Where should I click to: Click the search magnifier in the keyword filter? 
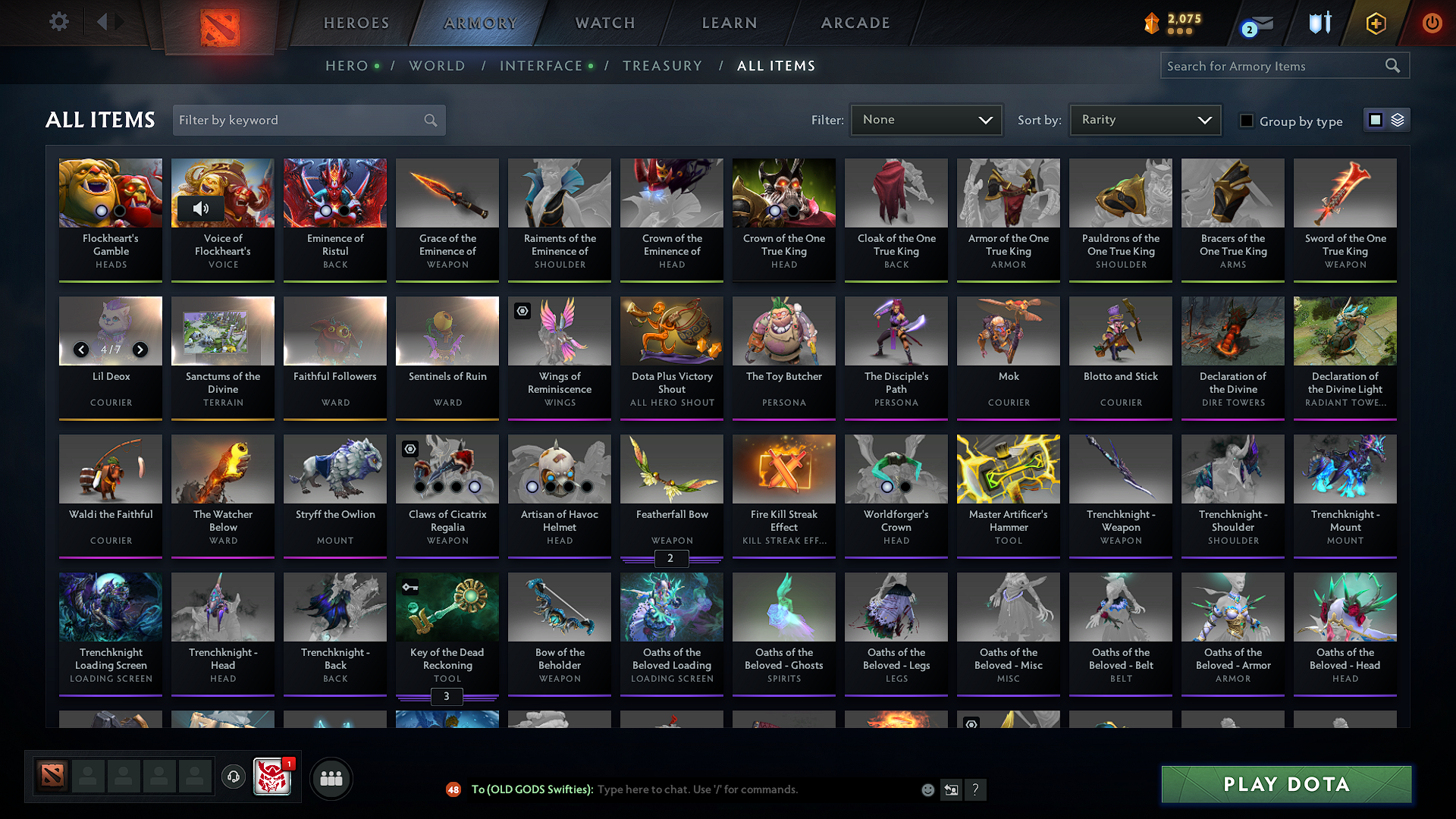tap(429, 120)
